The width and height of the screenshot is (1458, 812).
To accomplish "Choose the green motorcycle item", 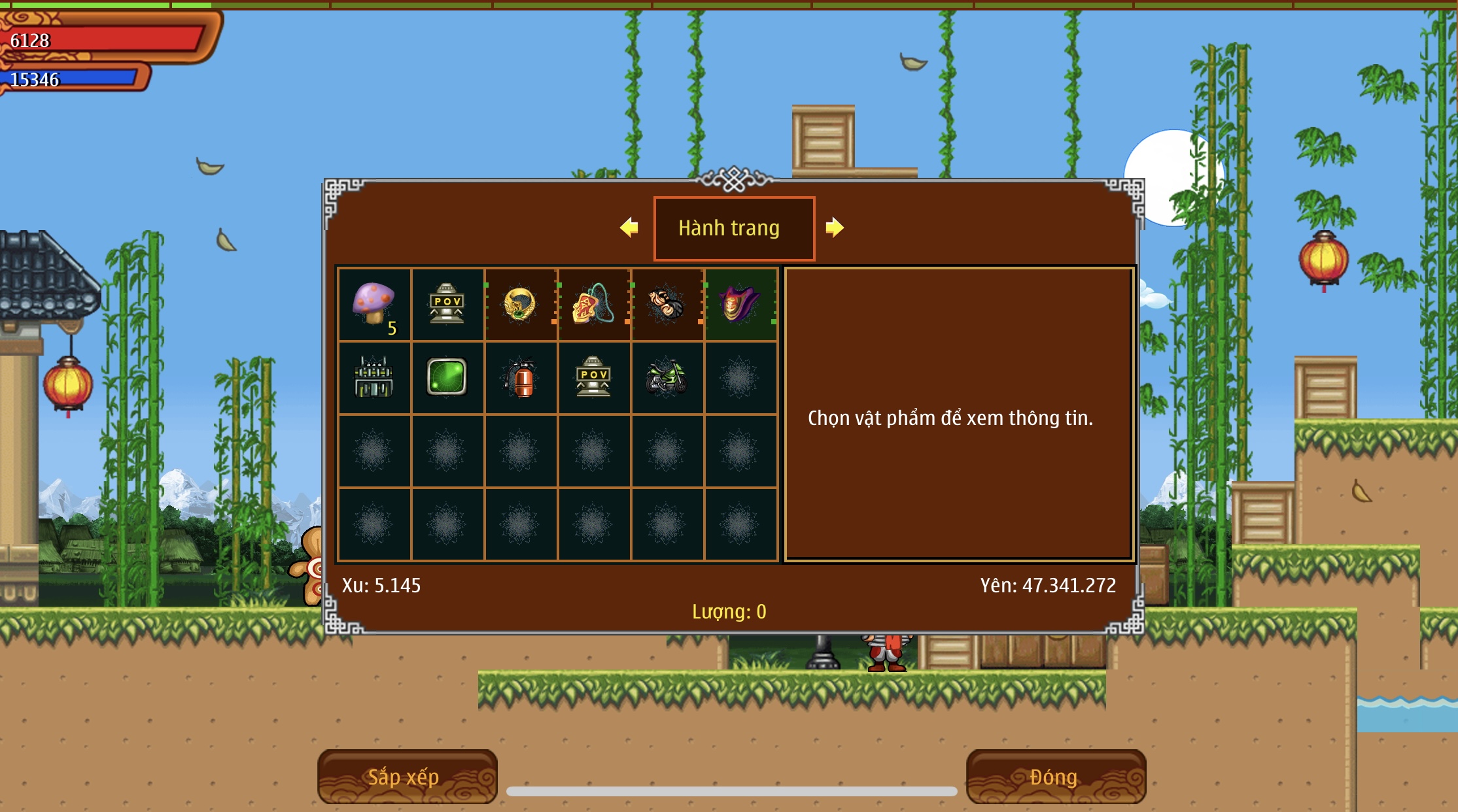I will [x=667, y=378].
